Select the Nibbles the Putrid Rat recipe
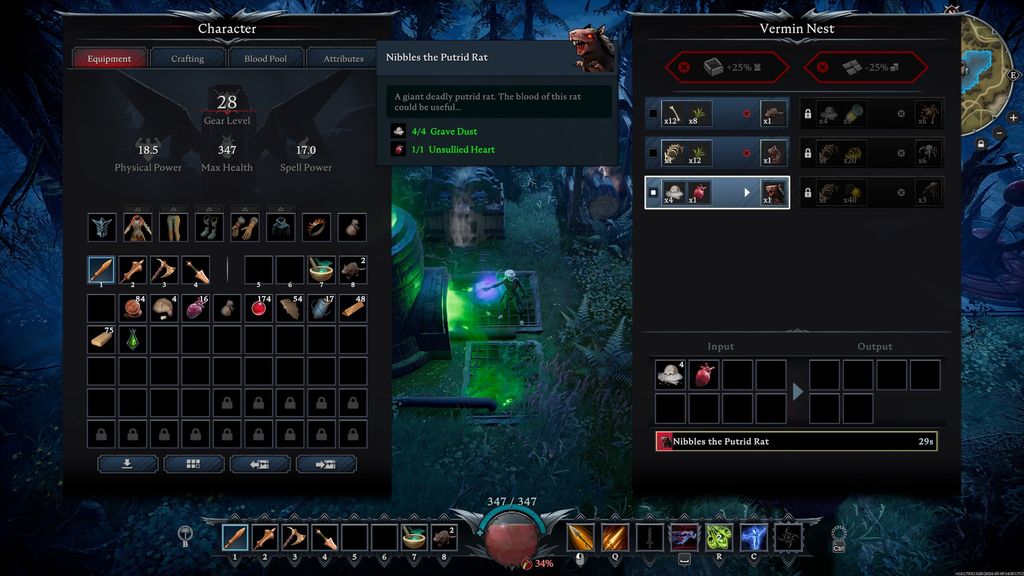Image resolution: width=1024 pixels, height=576 pixels. pos(717,193)
